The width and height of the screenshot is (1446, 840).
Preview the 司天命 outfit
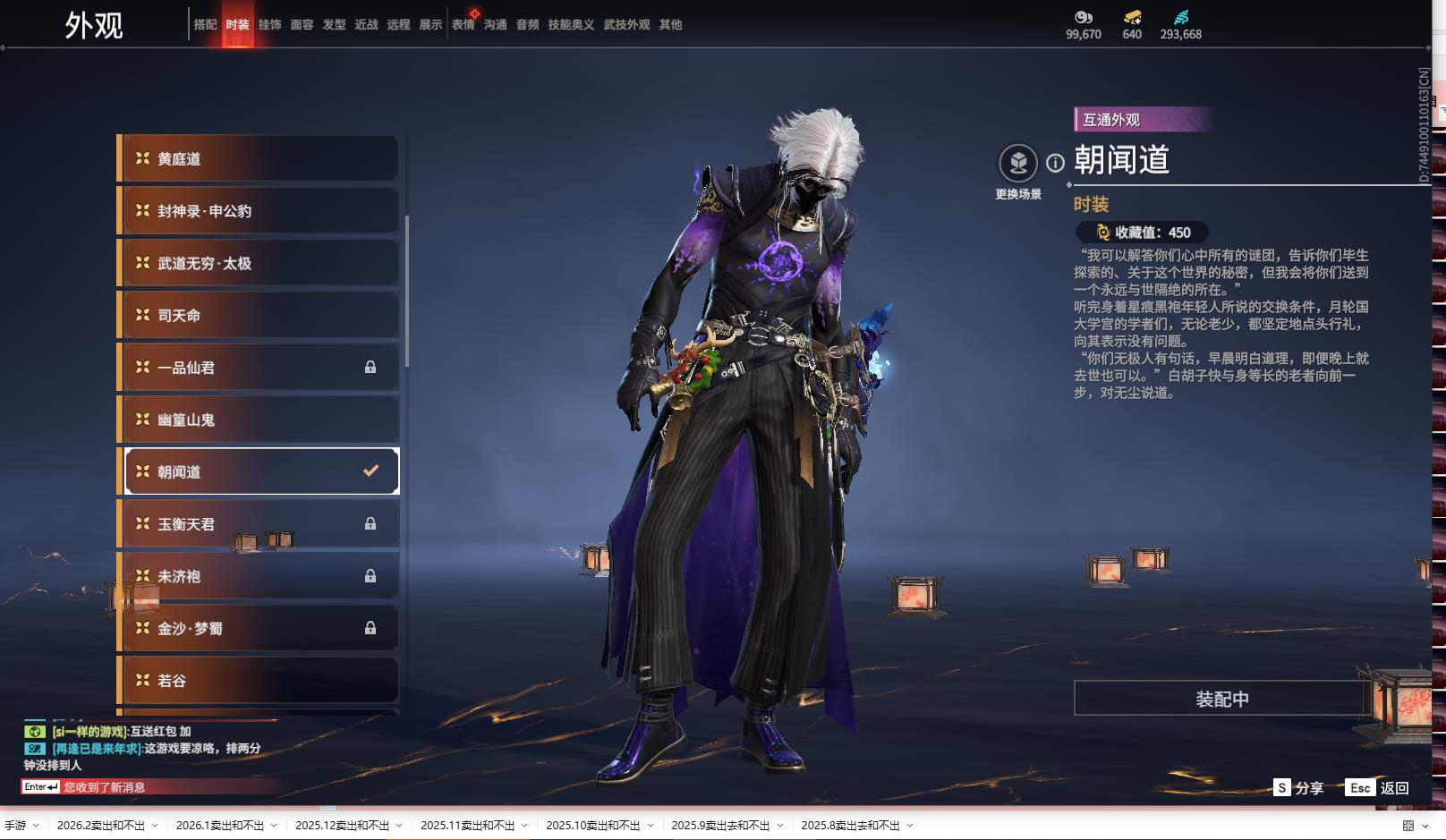[x=259, y=316]
